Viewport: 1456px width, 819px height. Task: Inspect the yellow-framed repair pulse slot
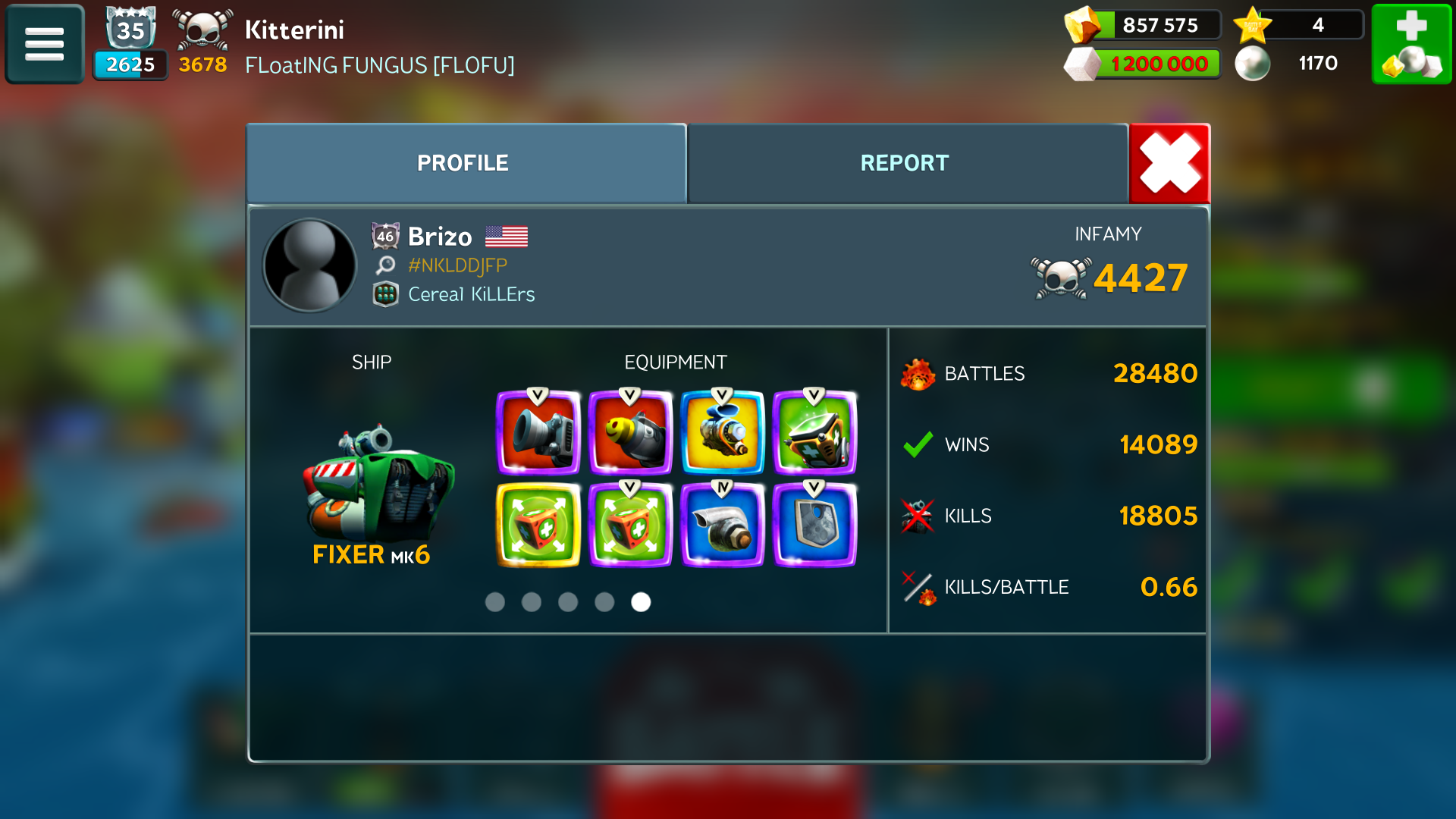538,526
